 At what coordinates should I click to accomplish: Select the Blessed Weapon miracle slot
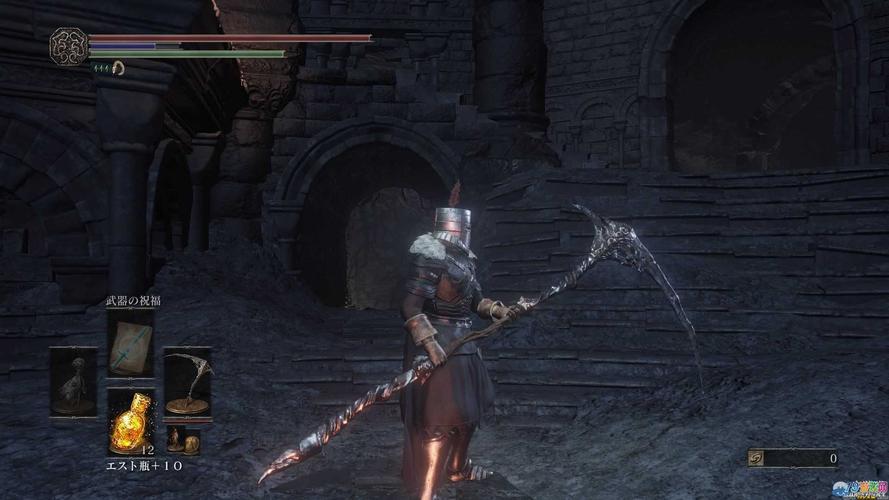(131, 344)
